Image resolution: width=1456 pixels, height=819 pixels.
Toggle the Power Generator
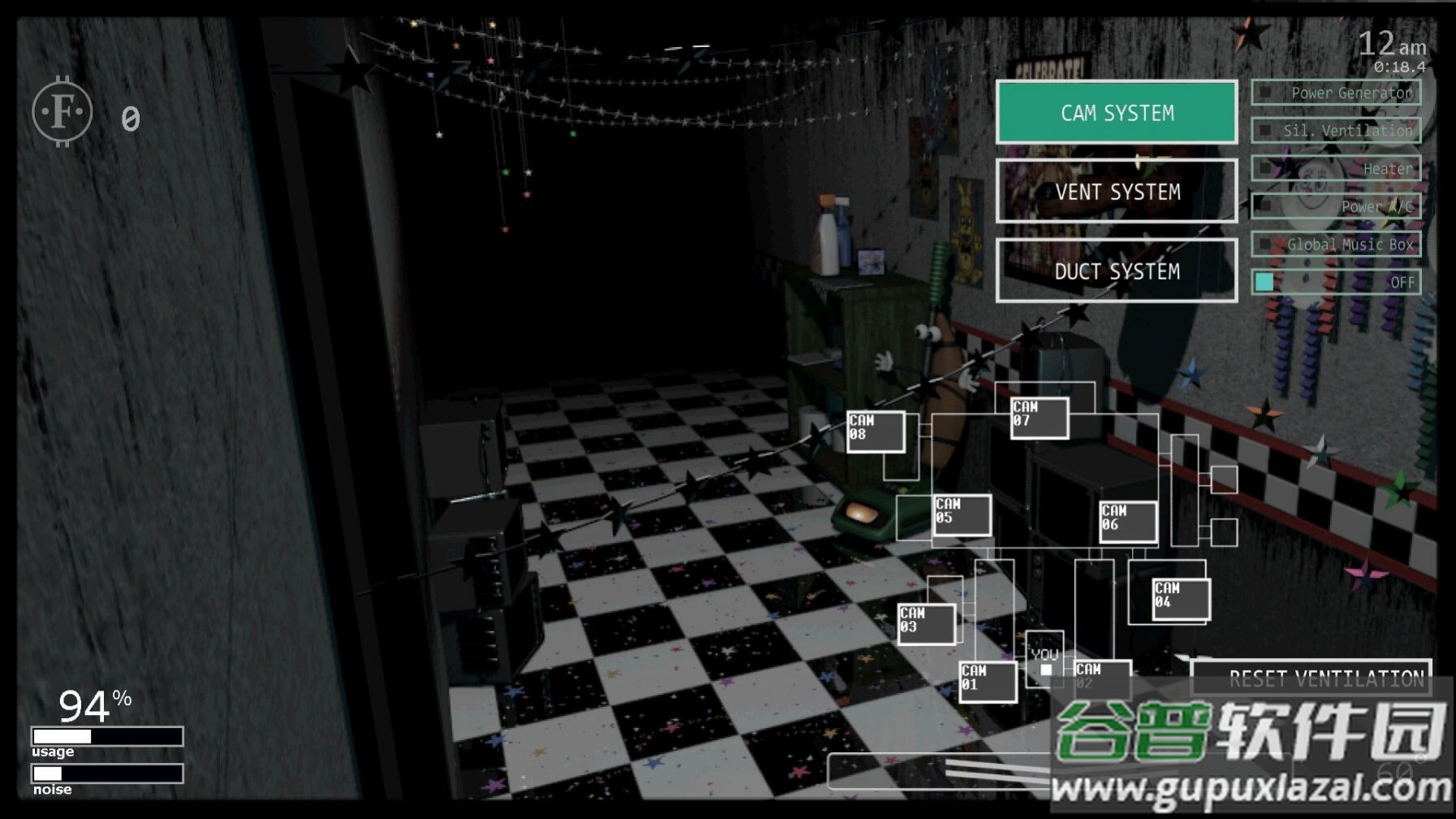[x=1336, y=93]
